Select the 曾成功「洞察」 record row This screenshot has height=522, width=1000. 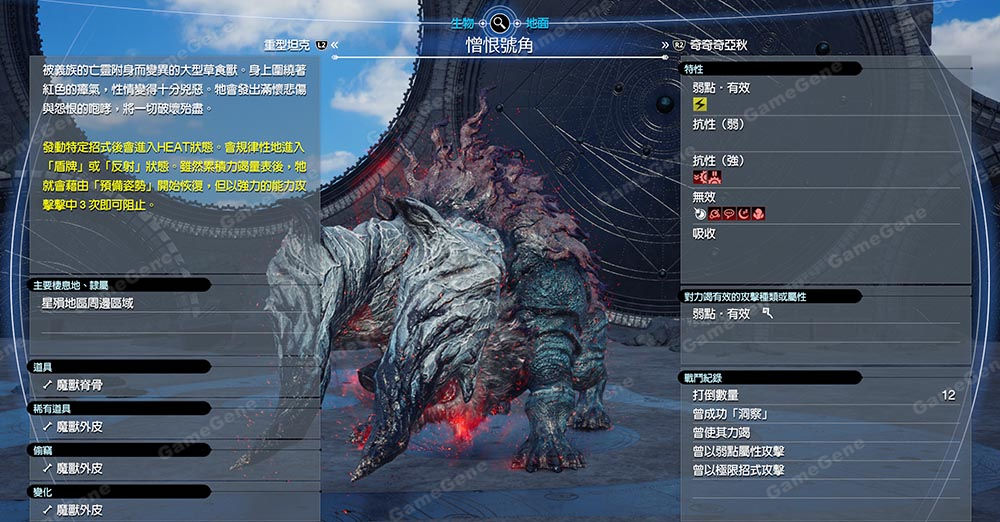(x=739, y=414)
